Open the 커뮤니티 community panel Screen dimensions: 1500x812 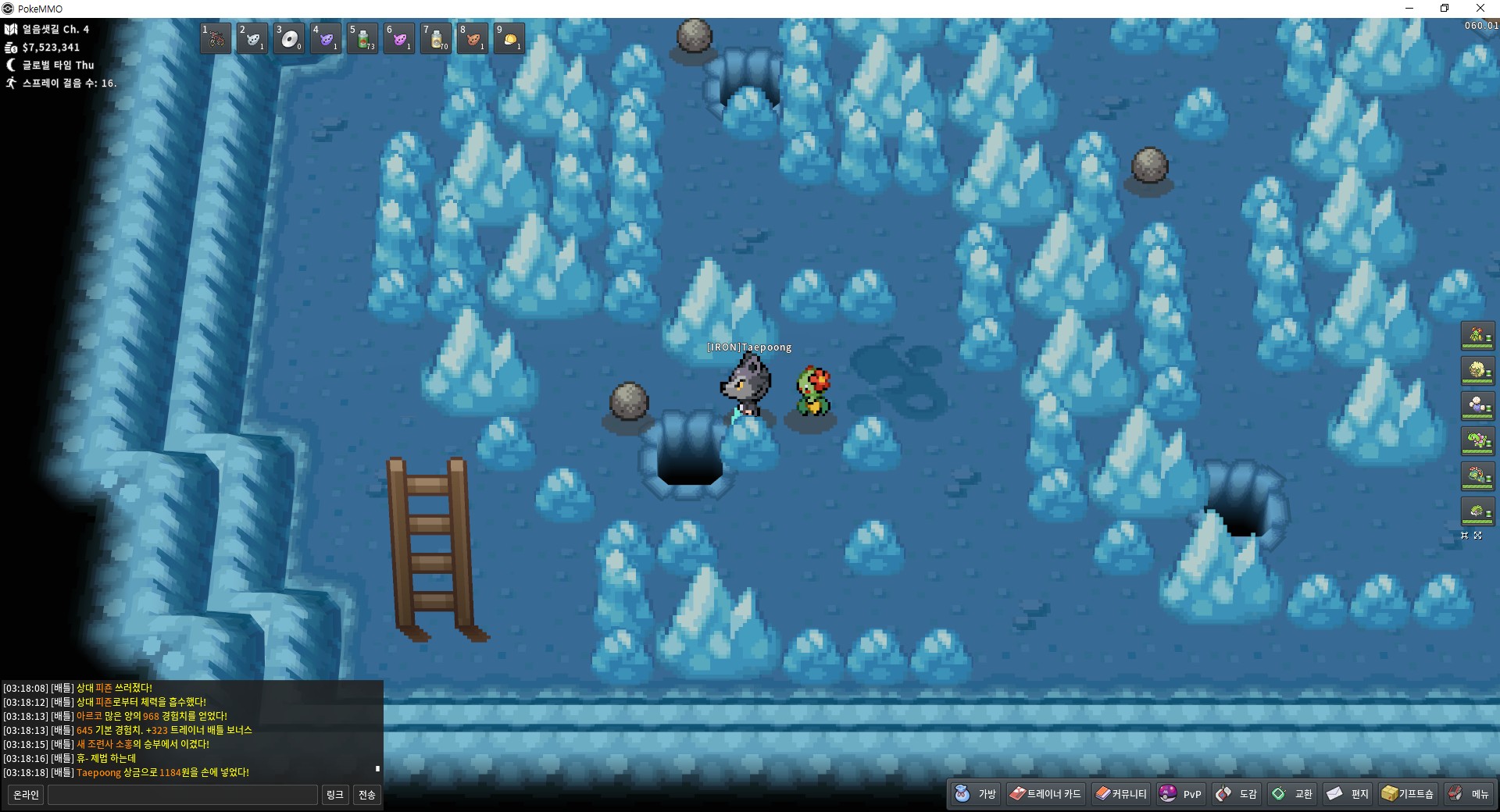click(1121, 794)
